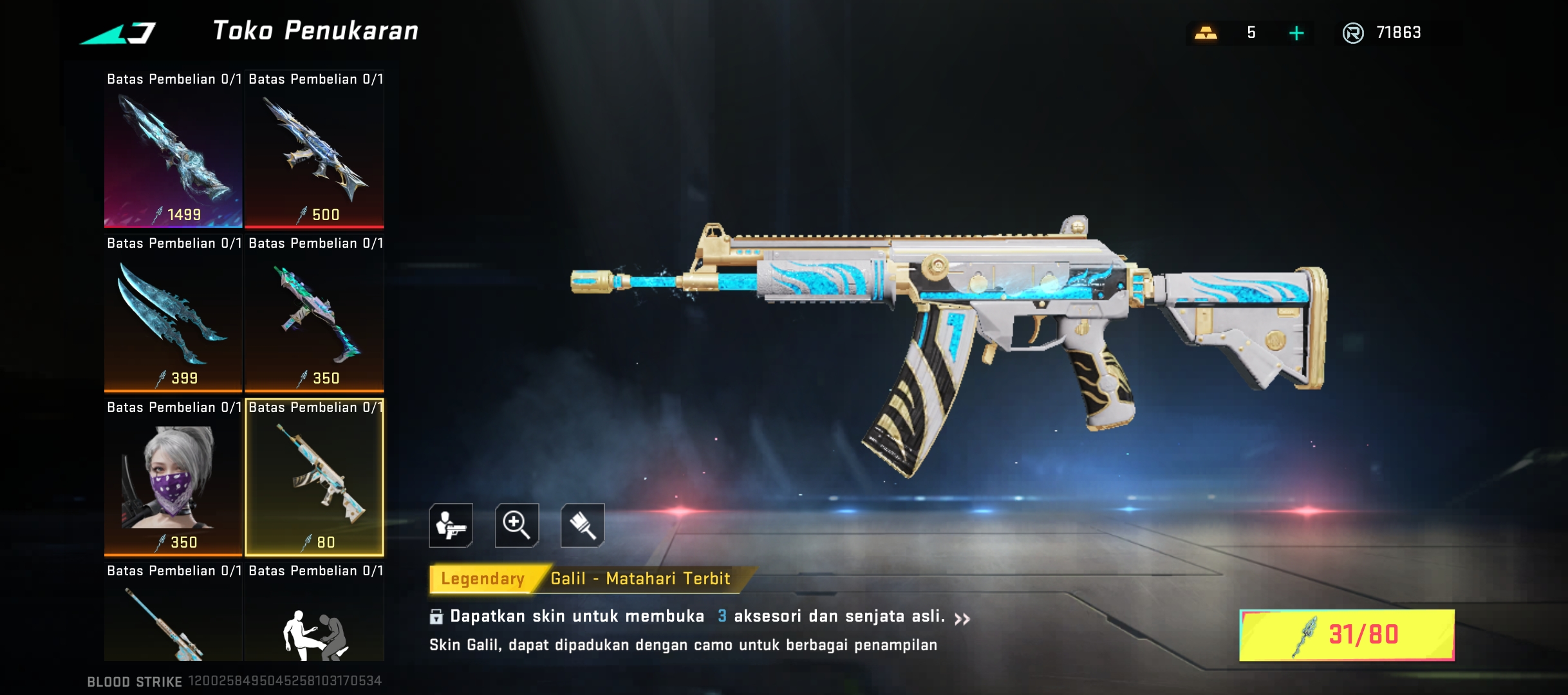Image resolution: width=1568 pixels, height=695 pixels.
Task: Add more gold with the plus button
Action: tap(1296, 33)
